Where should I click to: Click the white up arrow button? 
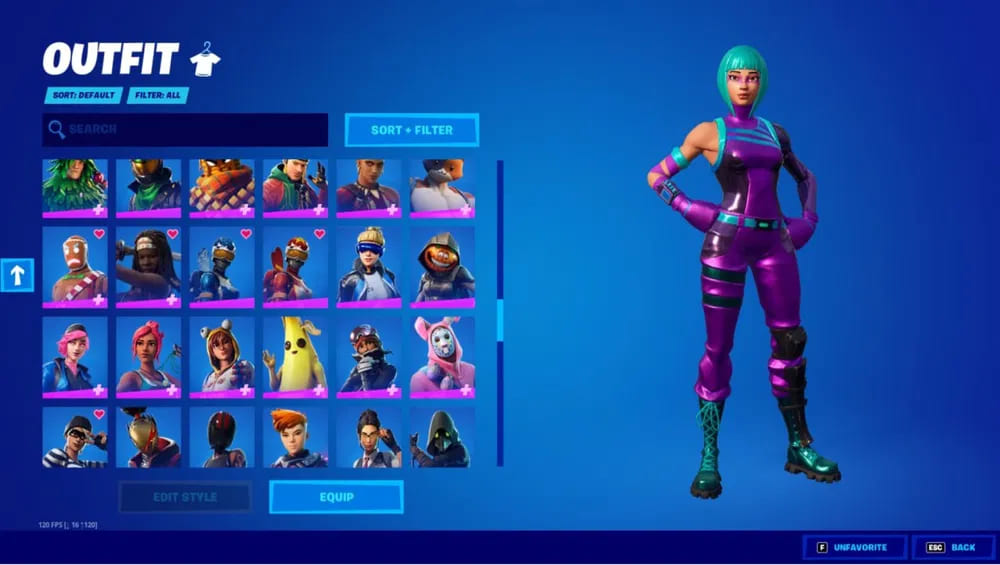coord(17,275)
